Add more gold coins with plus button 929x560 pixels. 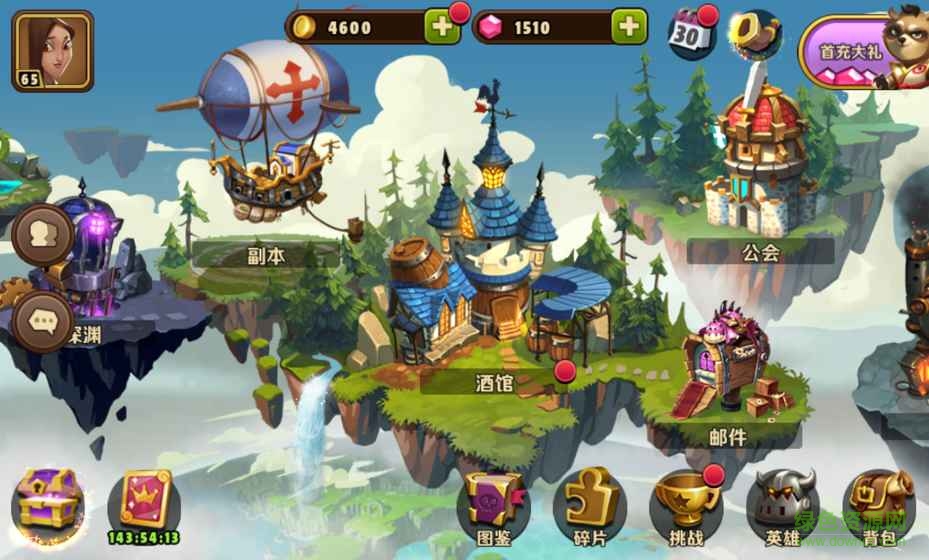tap(442, 27)
